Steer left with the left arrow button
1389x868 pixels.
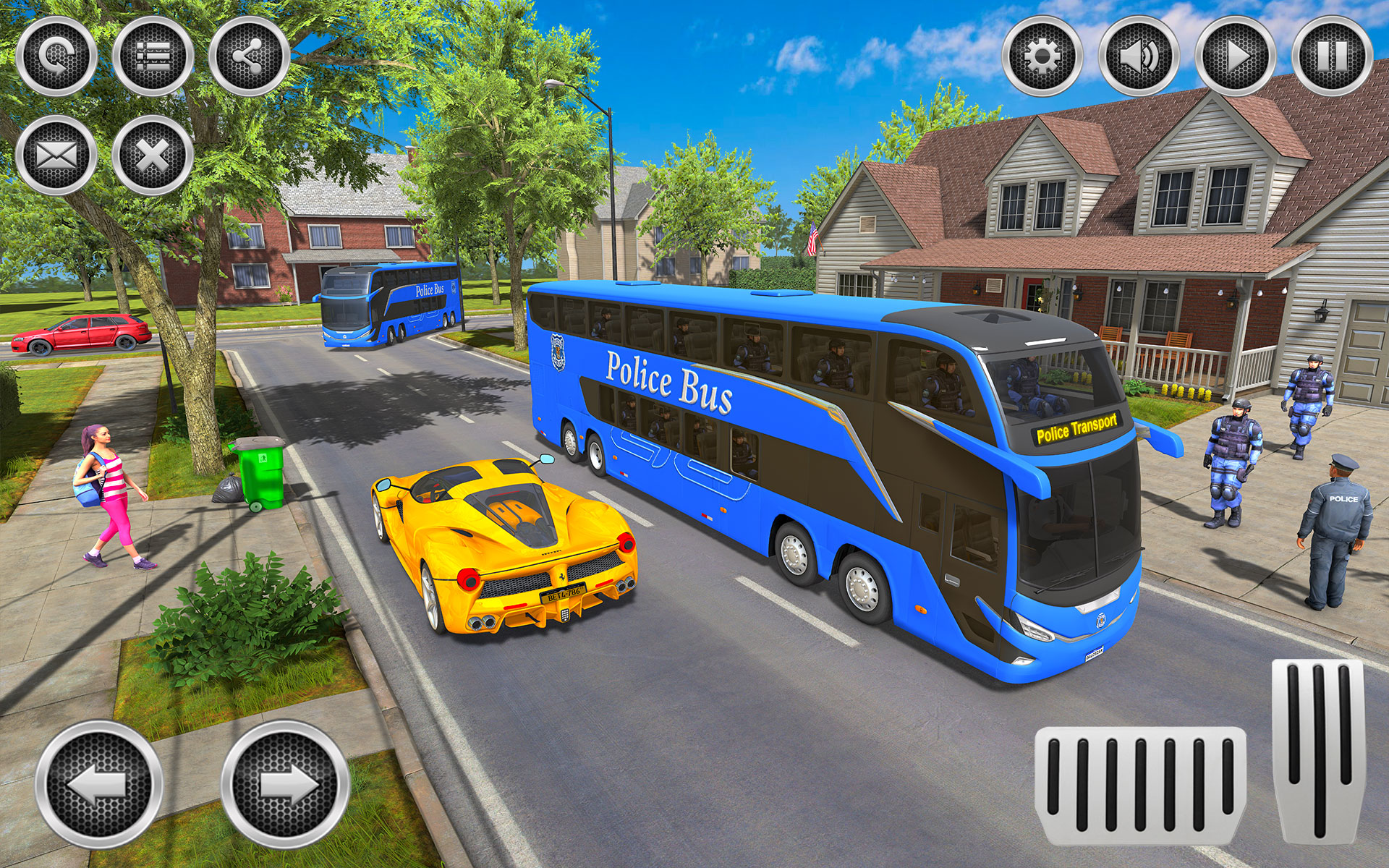99,784
